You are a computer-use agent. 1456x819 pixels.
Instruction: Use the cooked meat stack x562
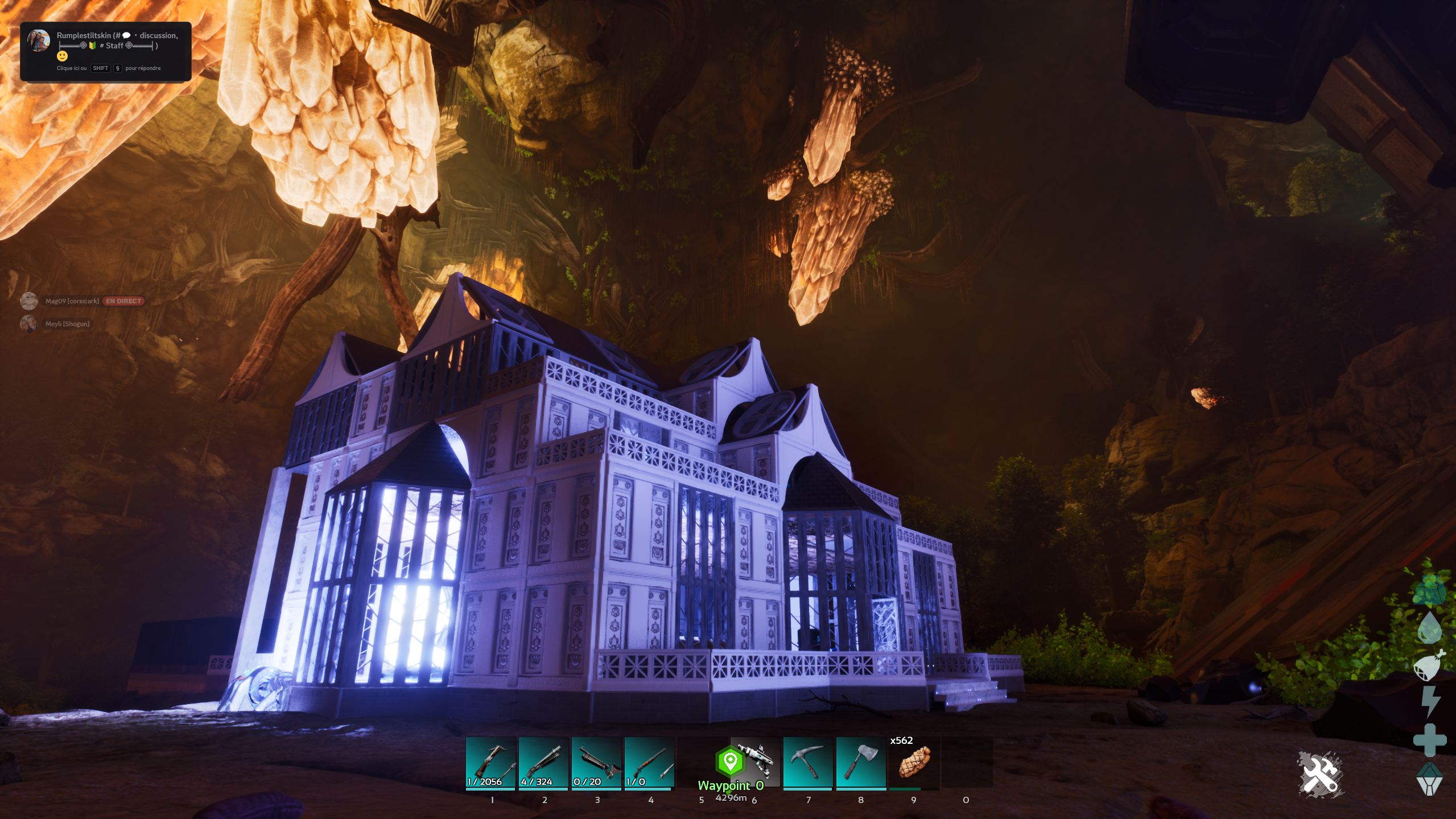coord(914,763)
